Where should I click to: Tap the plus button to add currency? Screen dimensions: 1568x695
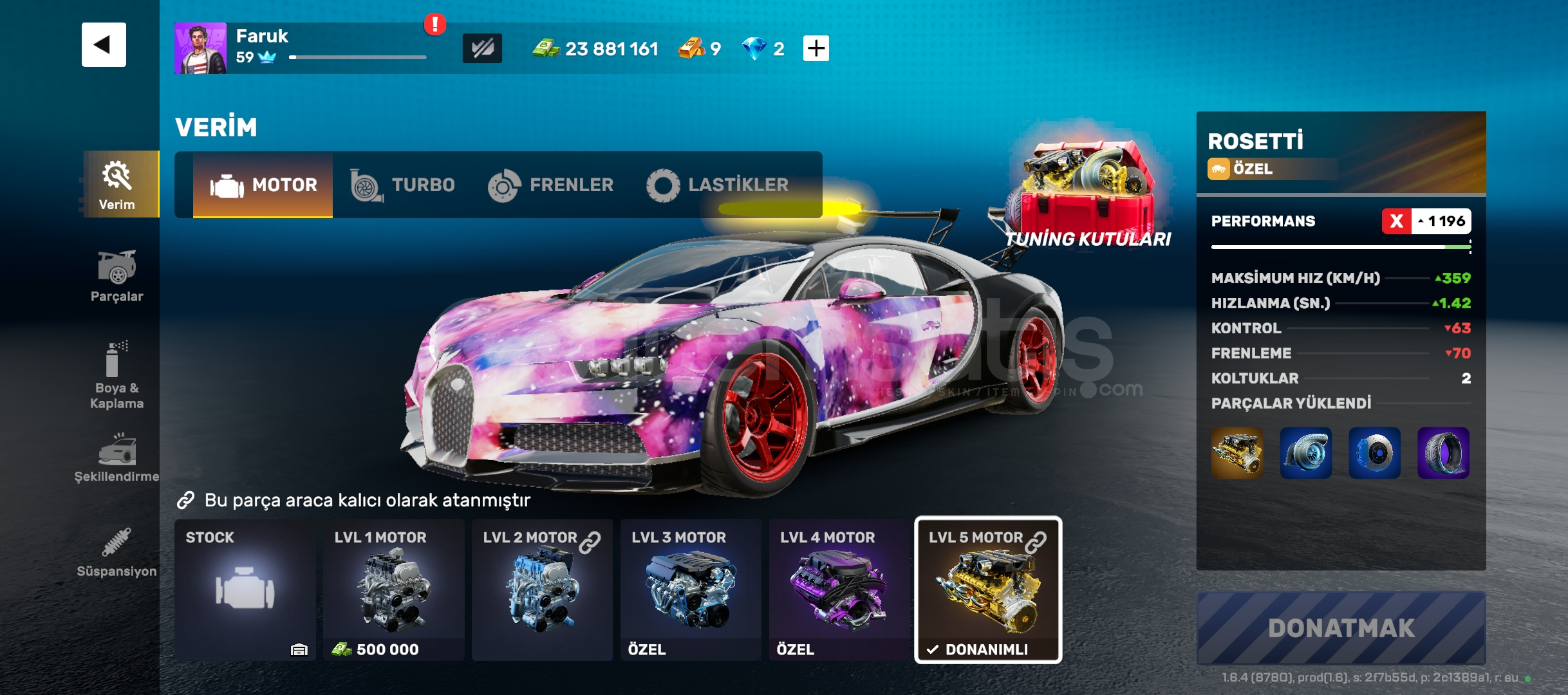click(x=816, y=48)
